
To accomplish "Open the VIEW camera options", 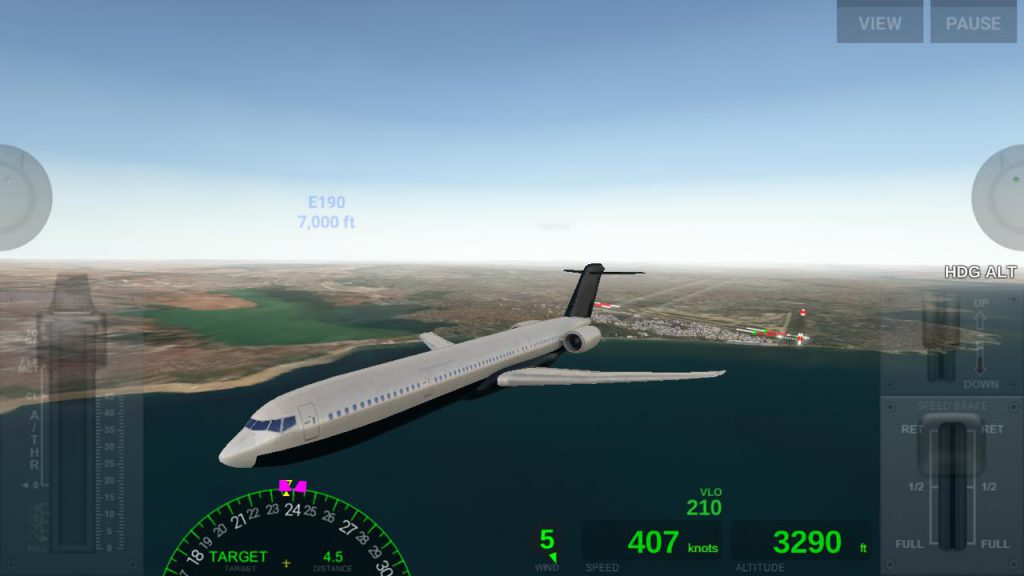I will tap(879, 22).
